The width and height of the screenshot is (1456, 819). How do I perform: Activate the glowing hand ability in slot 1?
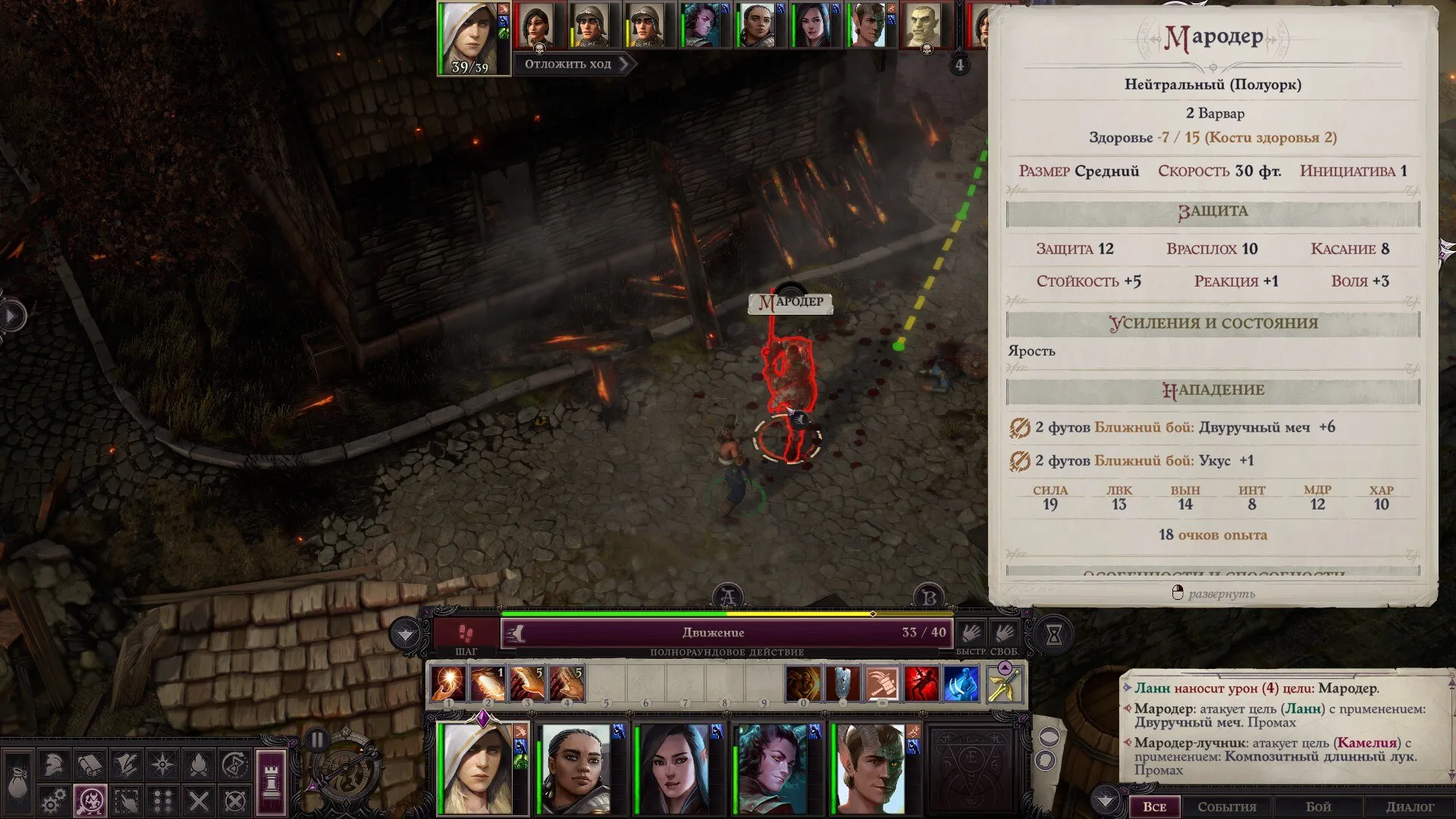click(x=447, y=683)
